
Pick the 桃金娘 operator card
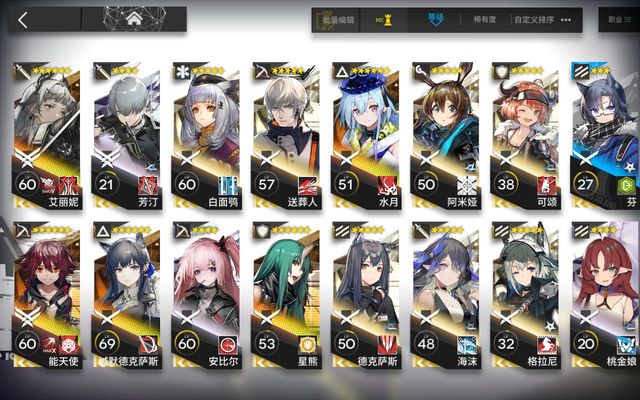[x=606, y=300]
